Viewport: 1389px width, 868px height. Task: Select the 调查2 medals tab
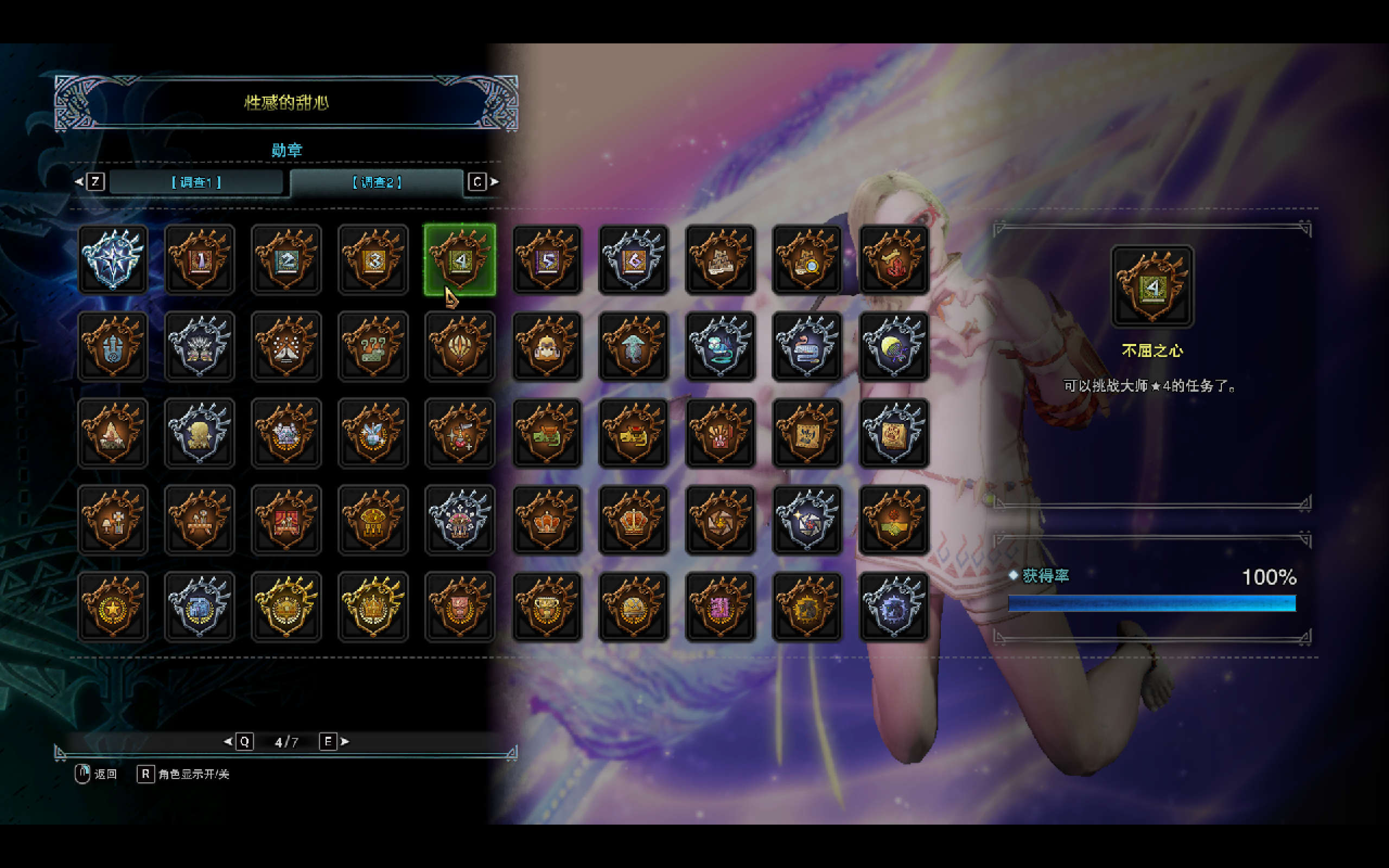tap(377, 182)
